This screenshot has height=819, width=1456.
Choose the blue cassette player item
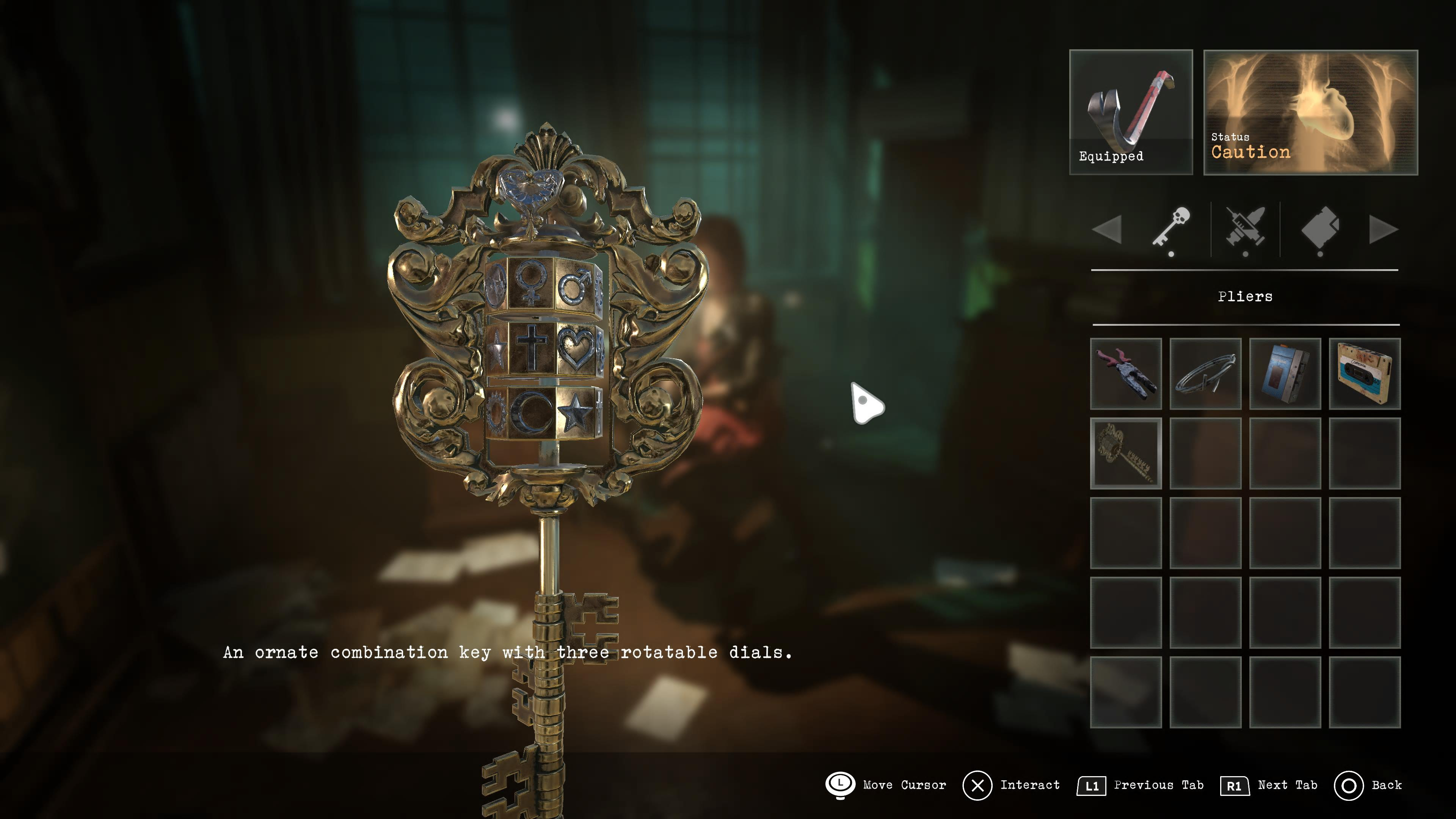[x=1285, y=373]
